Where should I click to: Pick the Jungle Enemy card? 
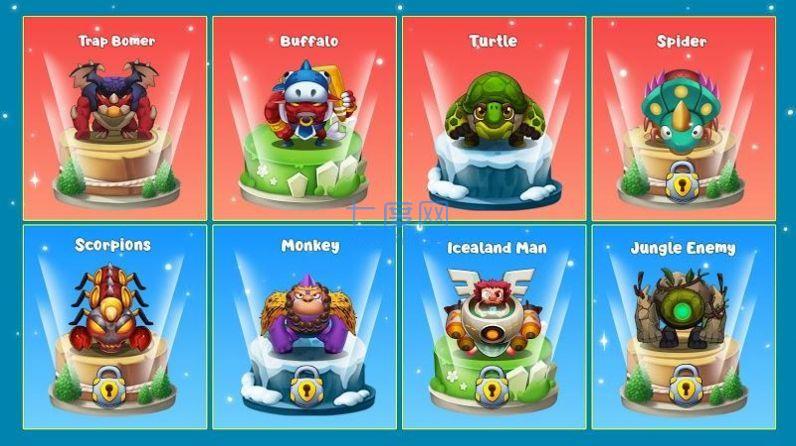point(682,327)
